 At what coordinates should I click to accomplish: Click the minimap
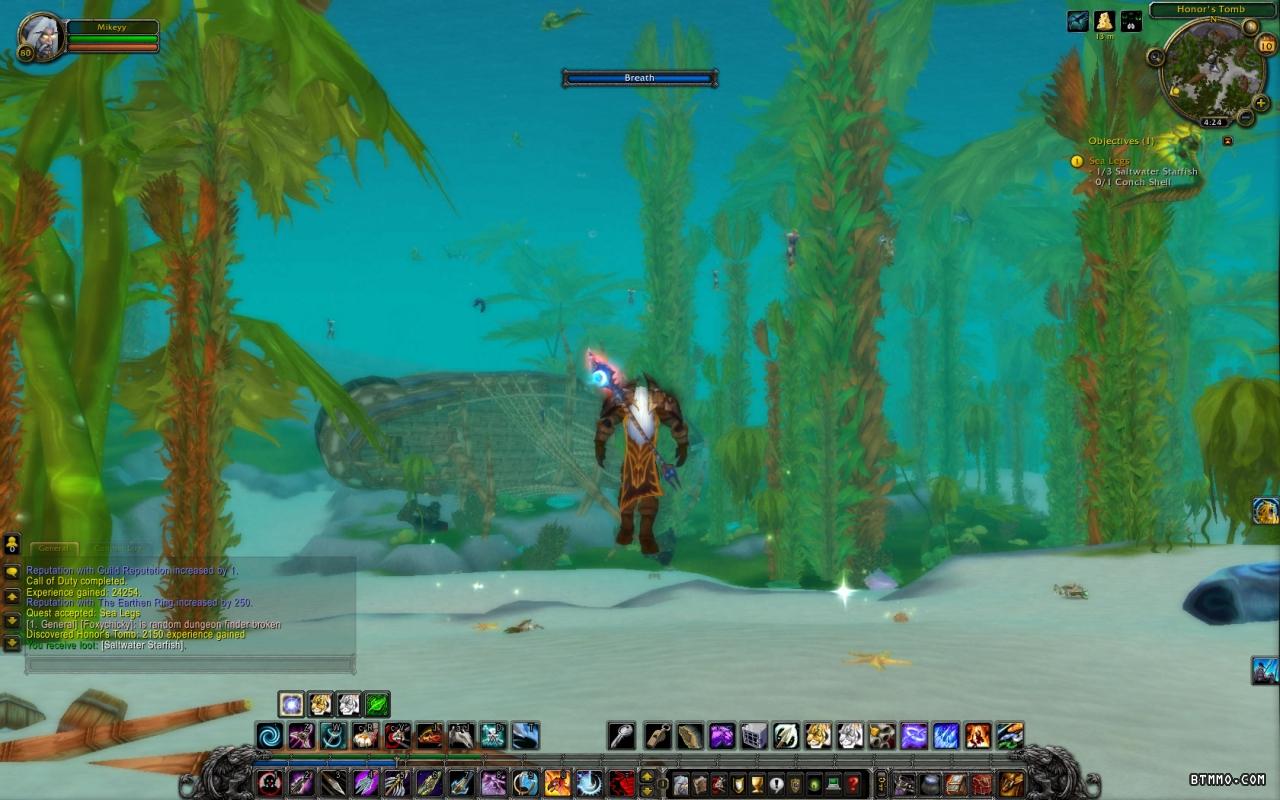pyautogui.click(x=1212, y=72)
